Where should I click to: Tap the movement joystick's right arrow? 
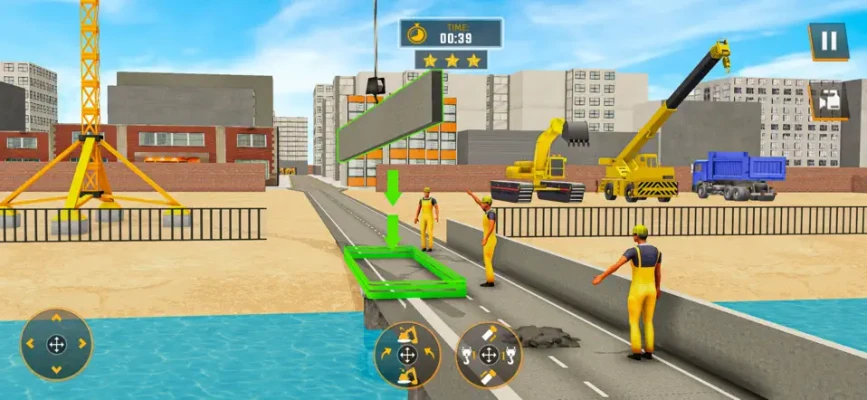coord(80,345)
